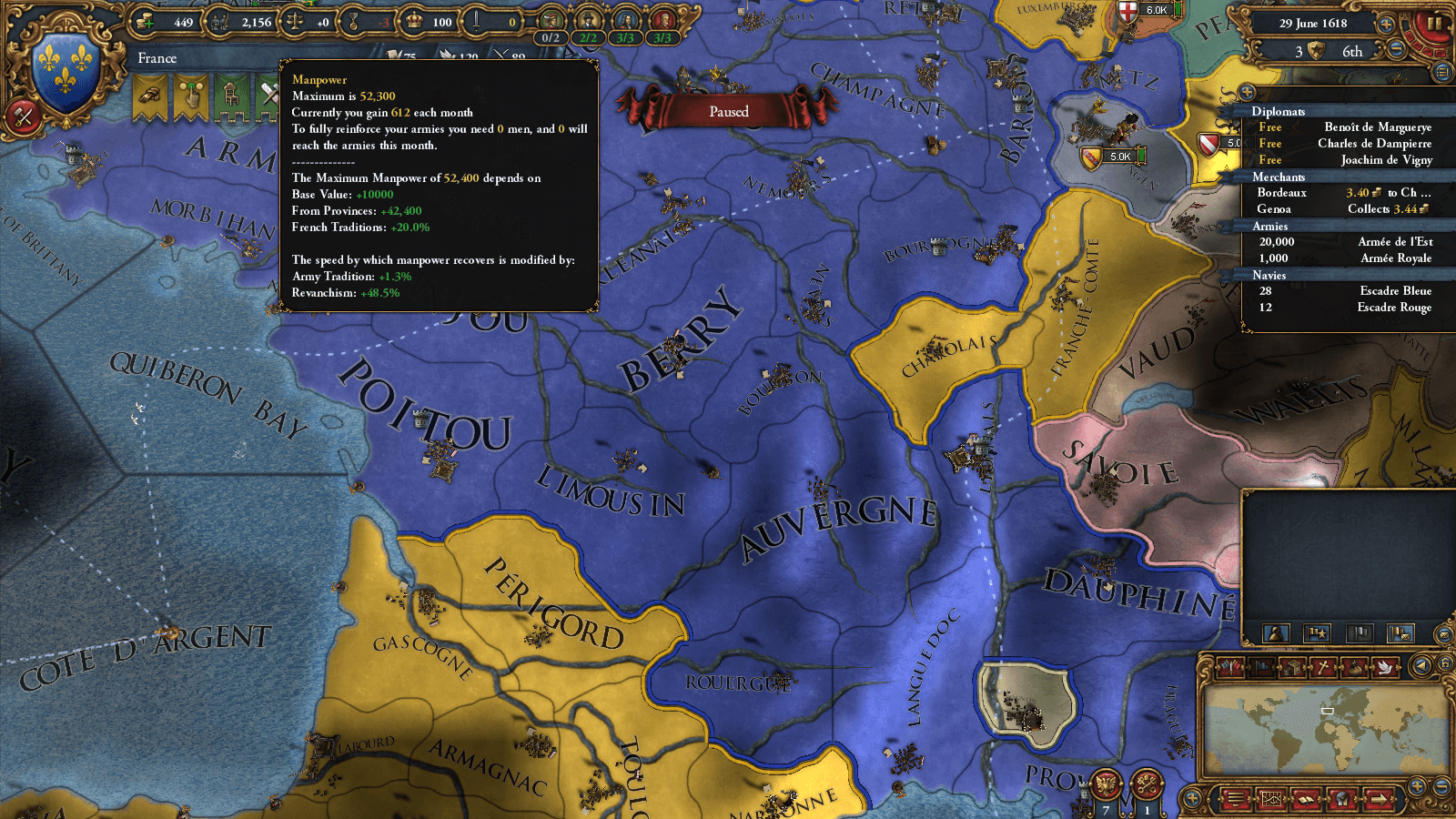The width and height of the screenshot is (1456, 819).
Task: Zoom in the minimap with plus button
Action: 1417,785
